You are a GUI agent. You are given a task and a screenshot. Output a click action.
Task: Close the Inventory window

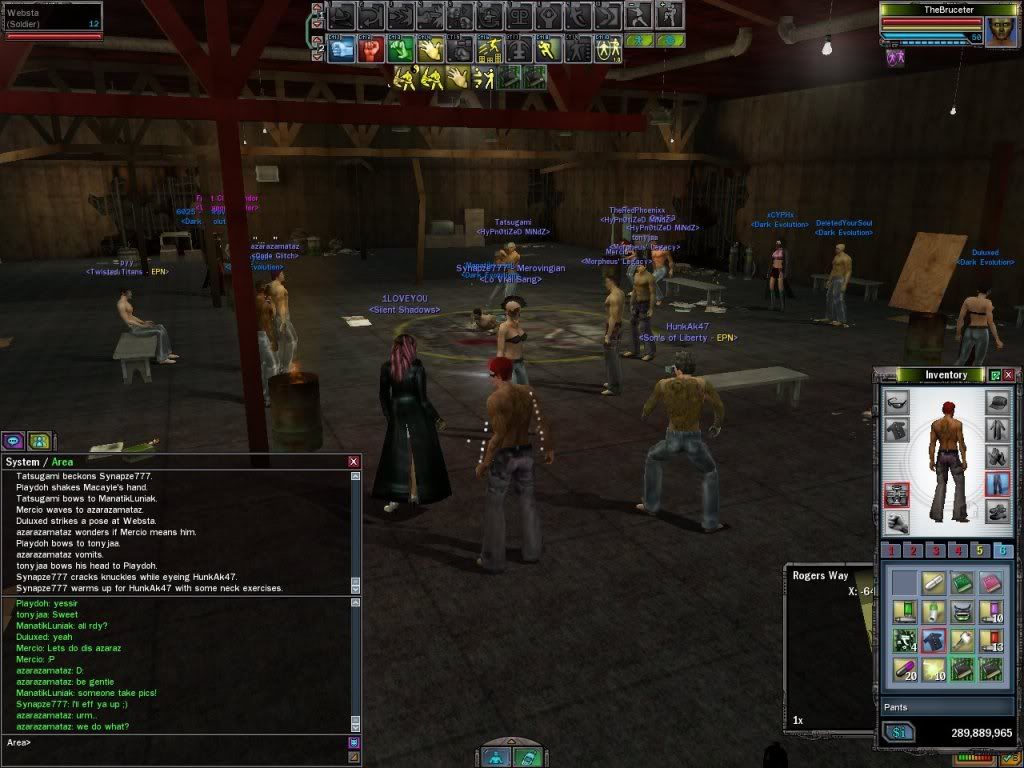[1009, 375]
